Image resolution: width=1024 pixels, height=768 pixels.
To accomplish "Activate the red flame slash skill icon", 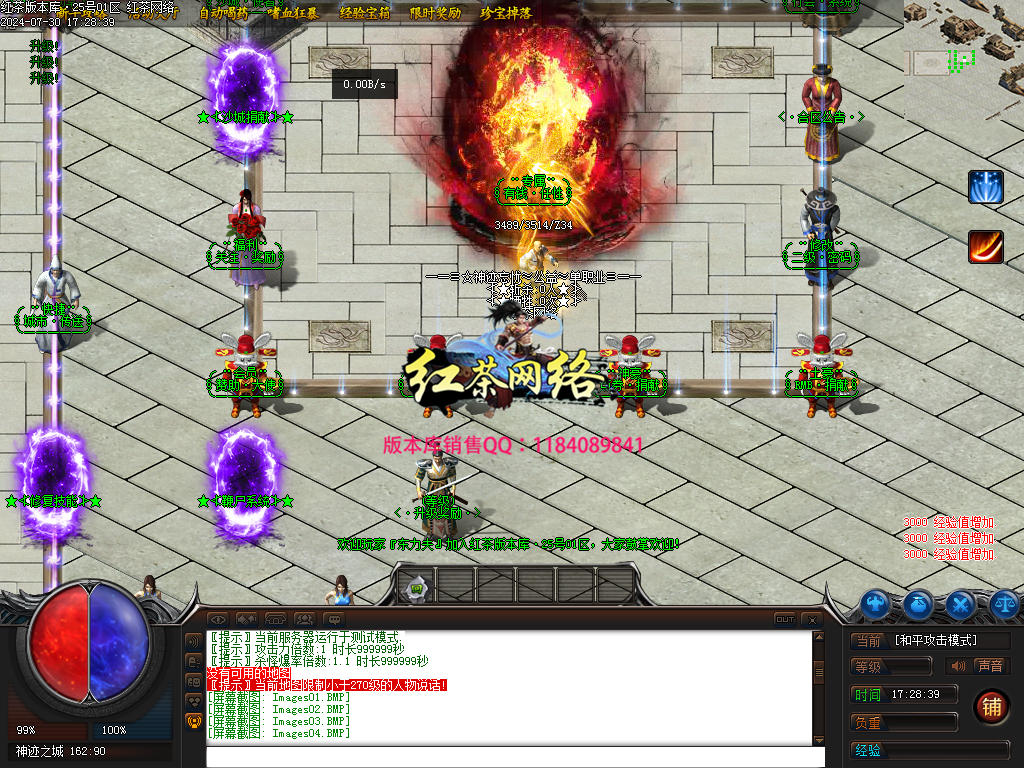I will (985, 247).
